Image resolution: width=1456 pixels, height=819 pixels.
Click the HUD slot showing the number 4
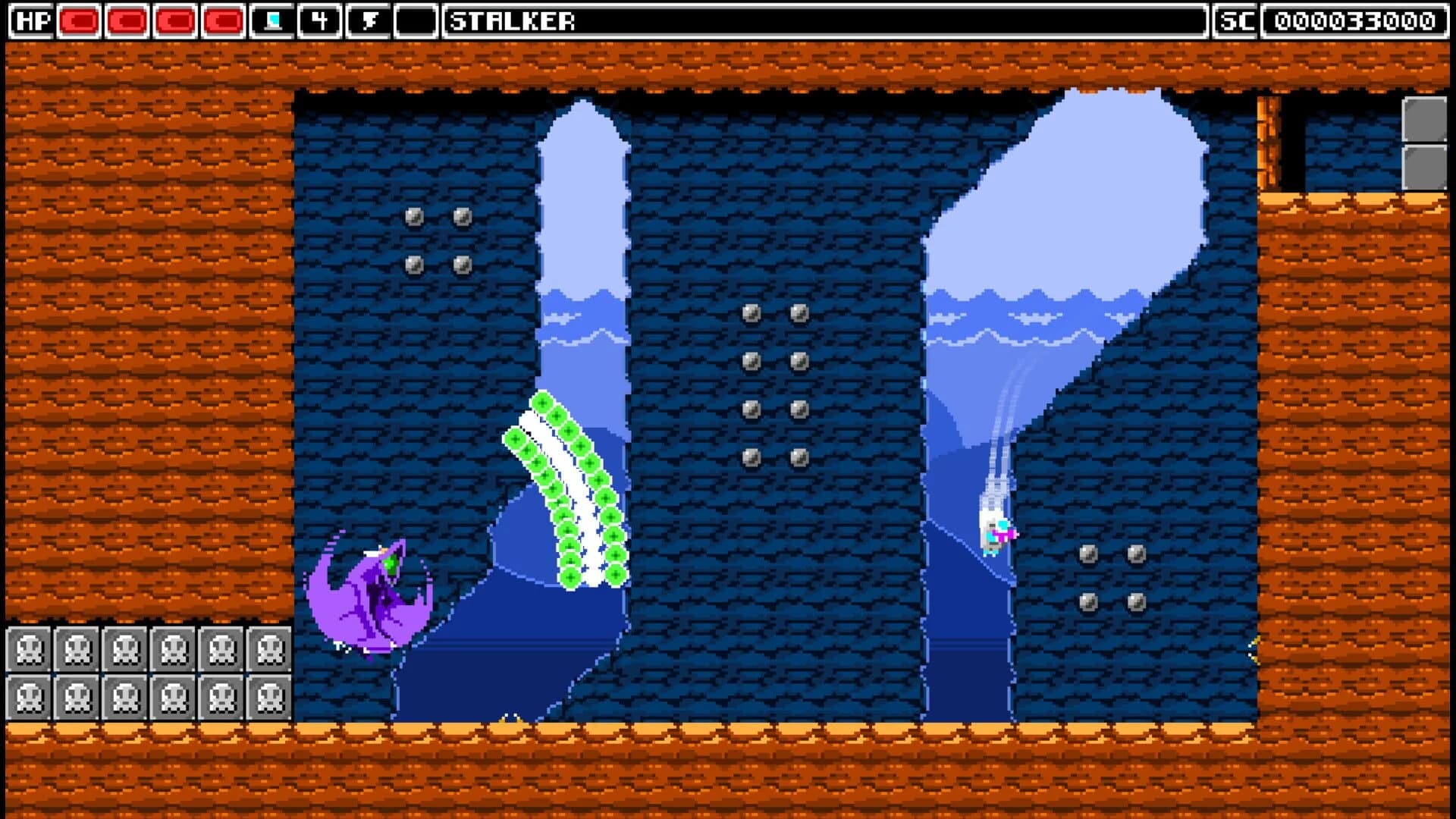[x=319, y=20]
